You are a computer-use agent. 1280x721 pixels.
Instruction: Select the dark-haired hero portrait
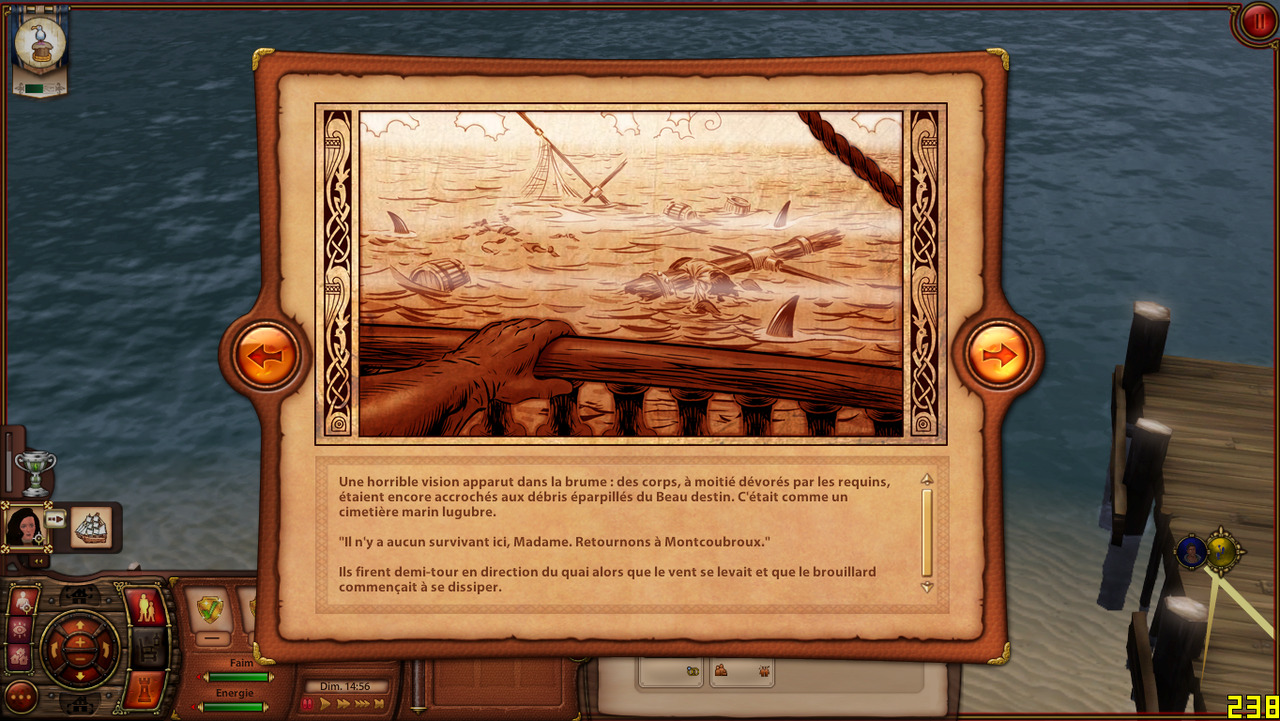tap(24, 527)
